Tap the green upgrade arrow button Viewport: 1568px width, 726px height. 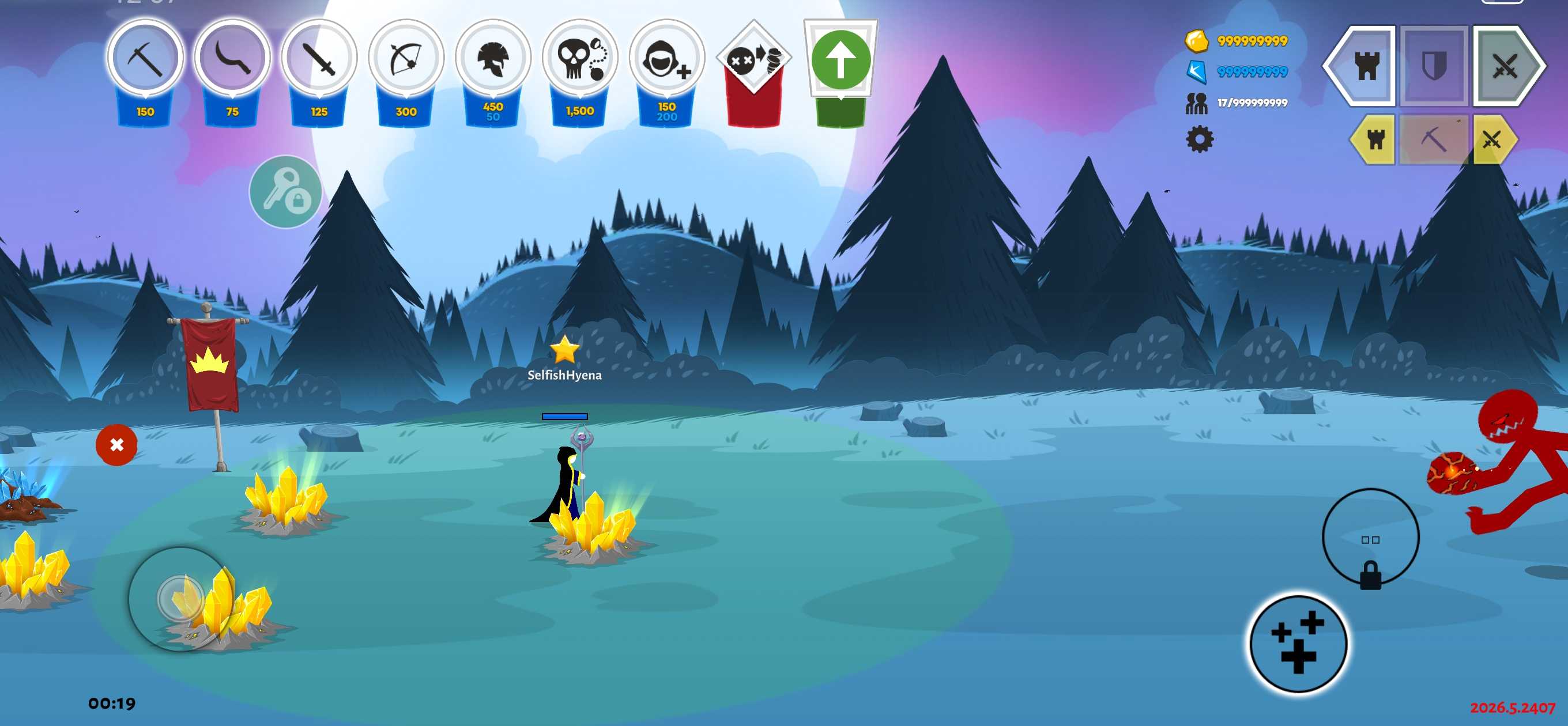click(840, 61)
